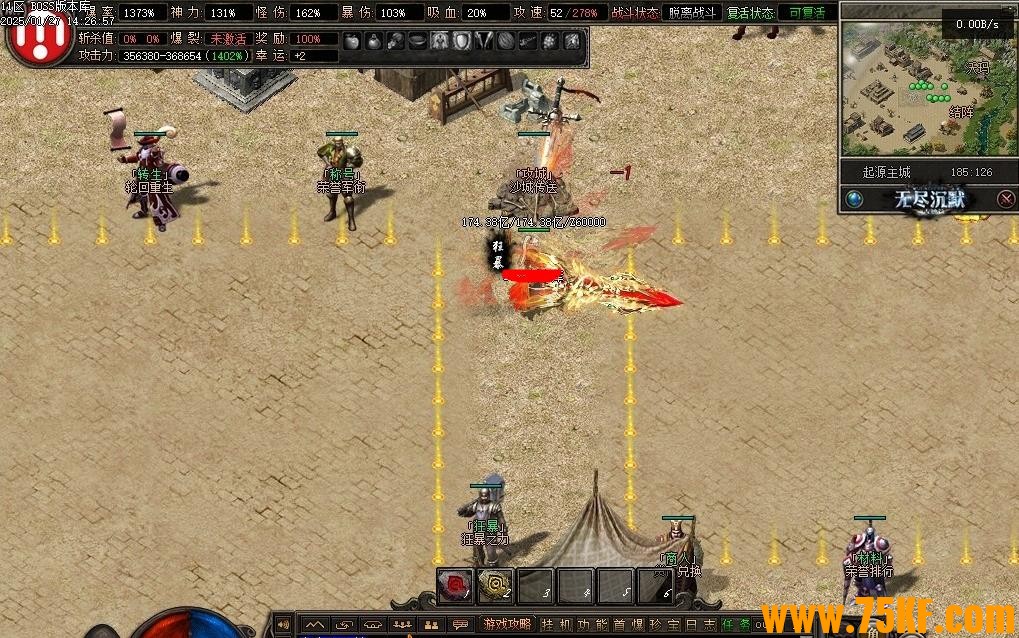Toggle the sound speaker button
1019x638 pixels.
283,625
